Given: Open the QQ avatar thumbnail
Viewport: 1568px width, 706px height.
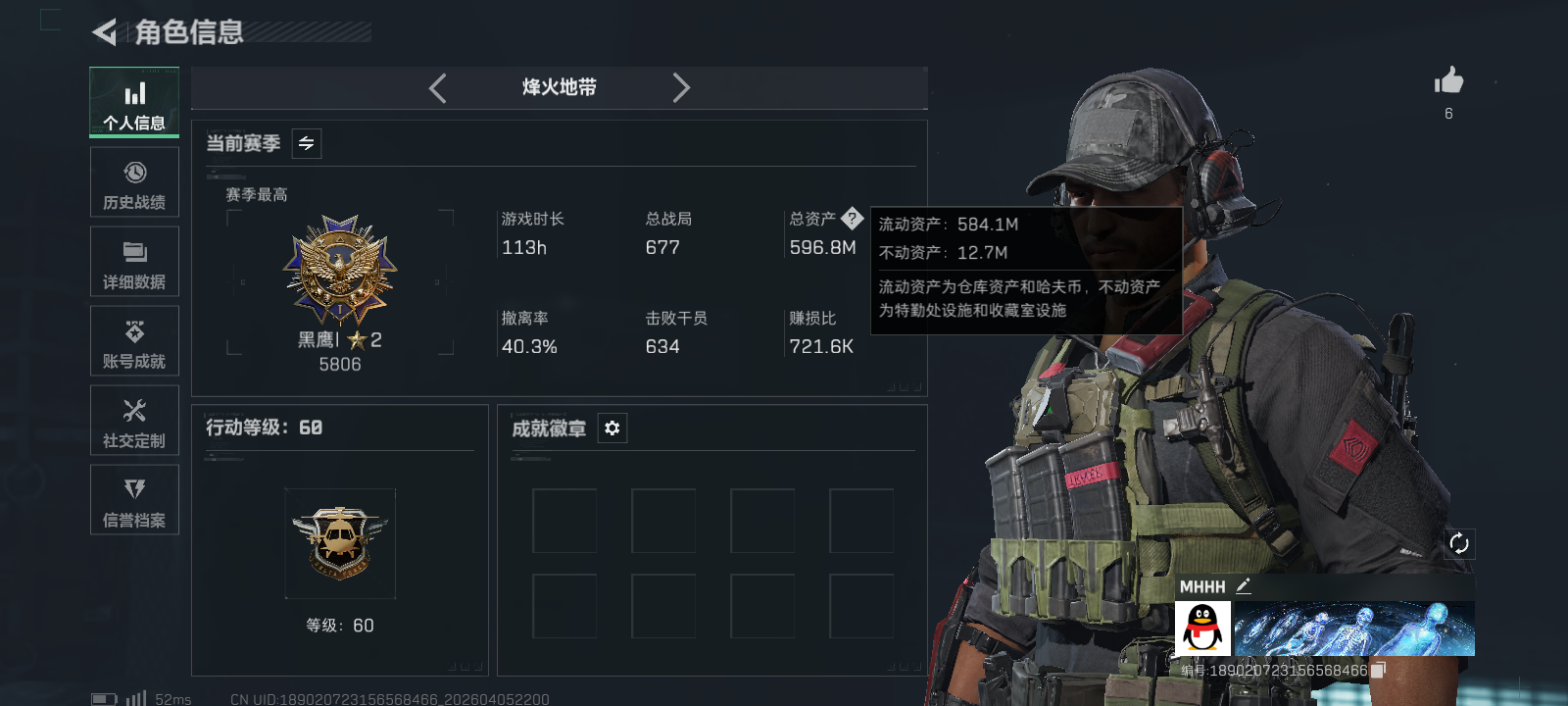Looking at the screenshot, I should [x=1202, y=627].
